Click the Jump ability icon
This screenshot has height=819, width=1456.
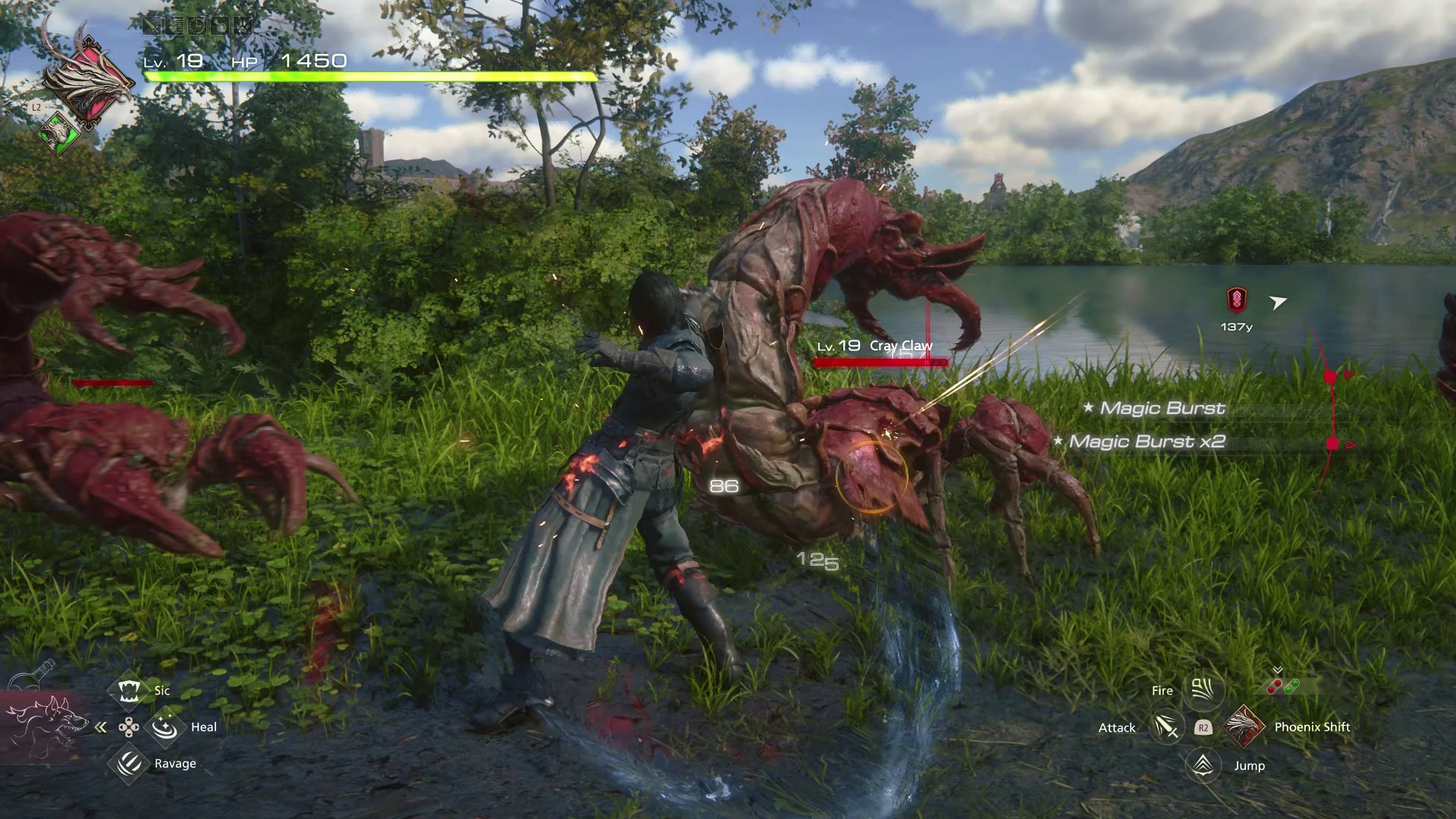tap(1201, 765)
